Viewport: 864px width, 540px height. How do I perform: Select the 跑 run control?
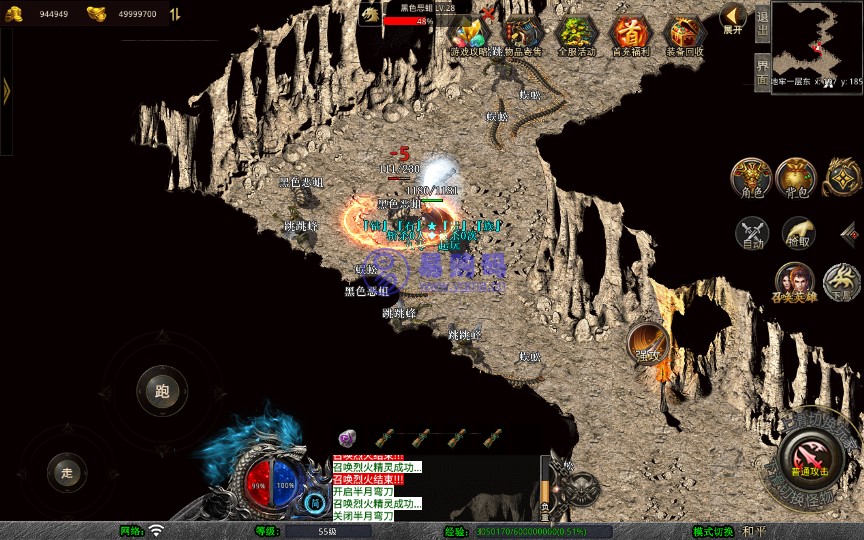point(162,391)
